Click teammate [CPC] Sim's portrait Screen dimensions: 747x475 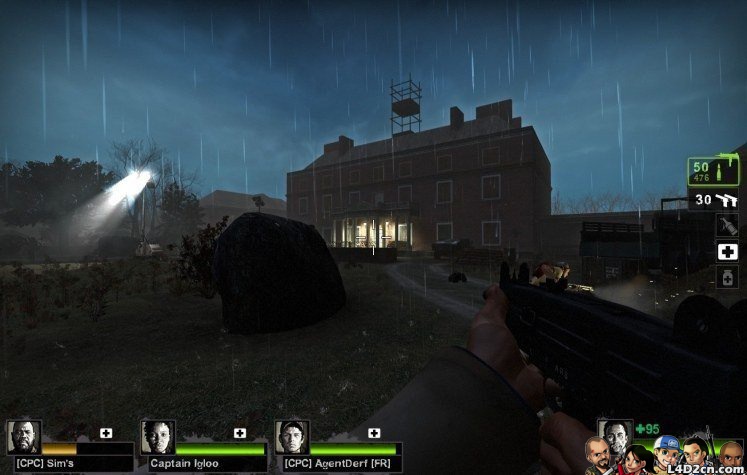(24, 438)
